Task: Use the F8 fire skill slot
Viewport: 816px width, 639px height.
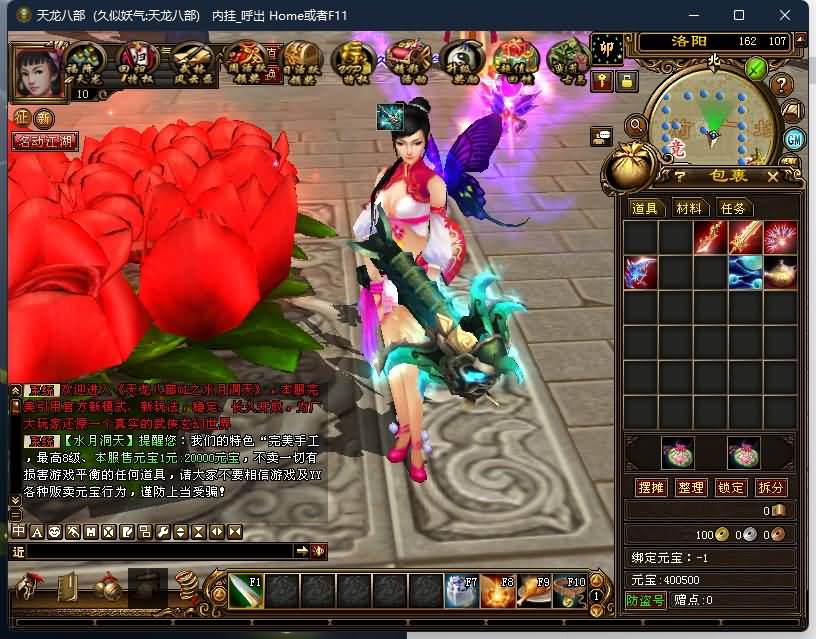Action: click(497, 592)
